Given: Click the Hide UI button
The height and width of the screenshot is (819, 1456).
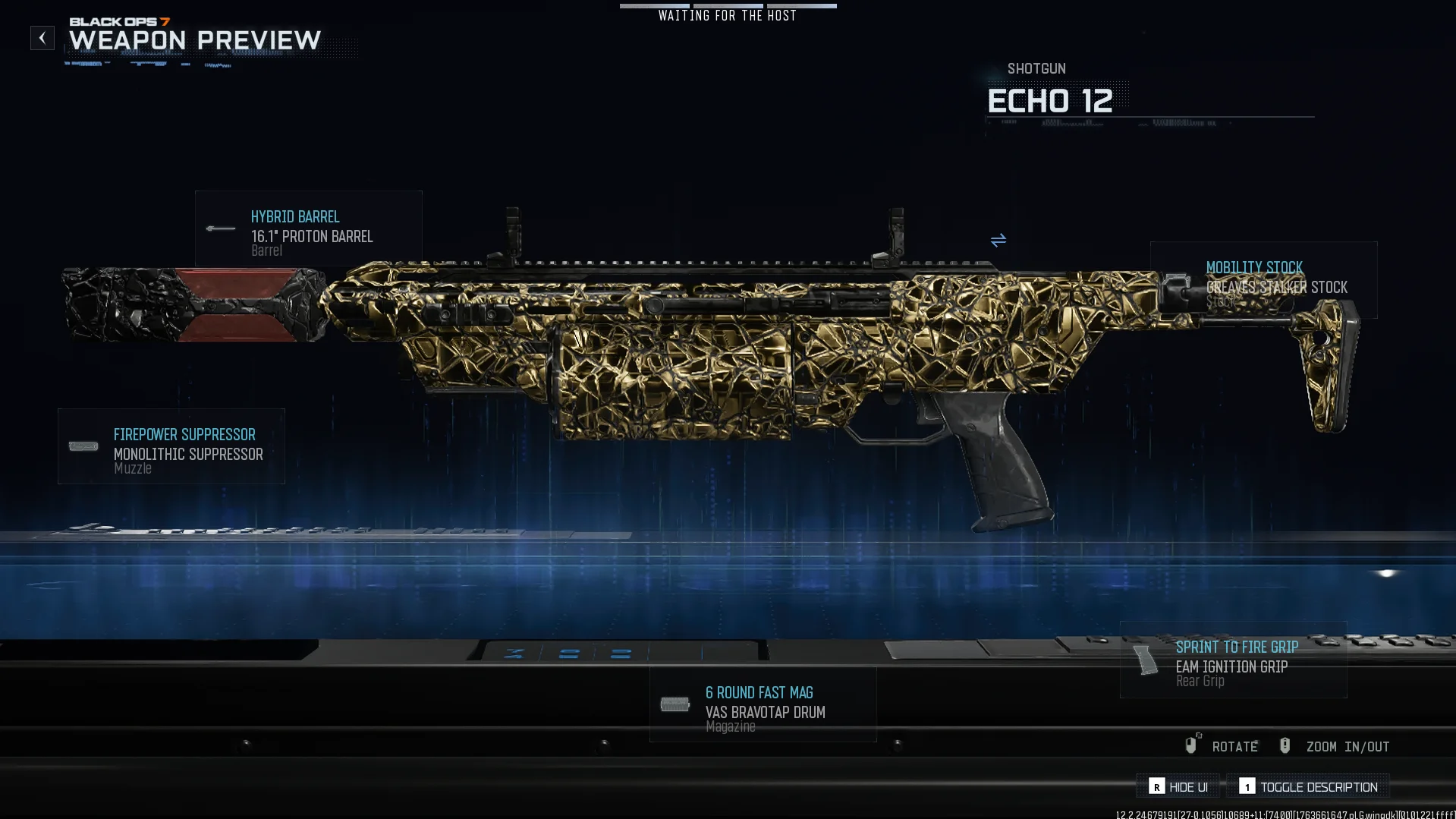Looking at the screenshot, I should click(x=1178, y=786).
